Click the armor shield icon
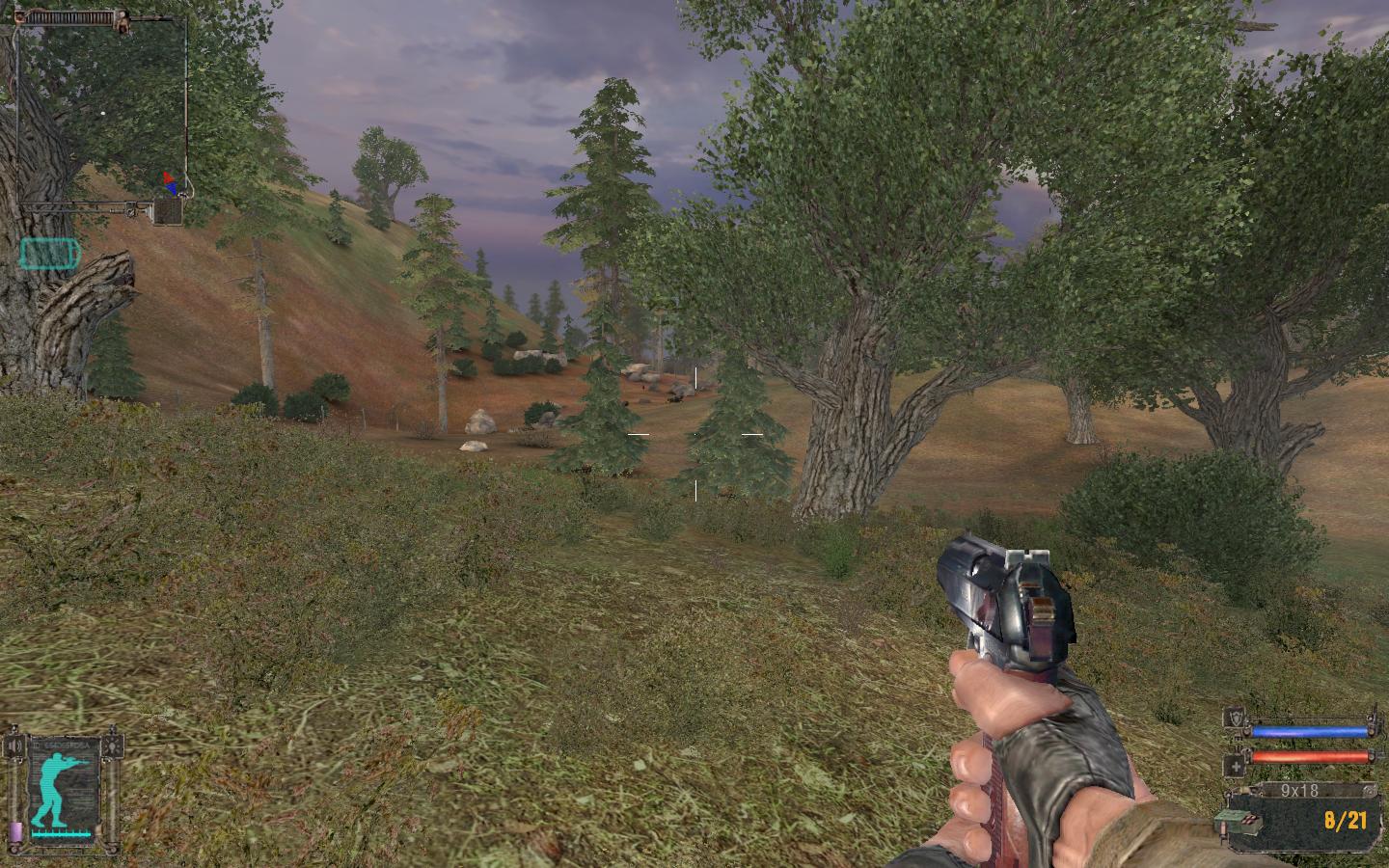The width and height of the screenshot is (1389, 868). (x=1234, y=719)
